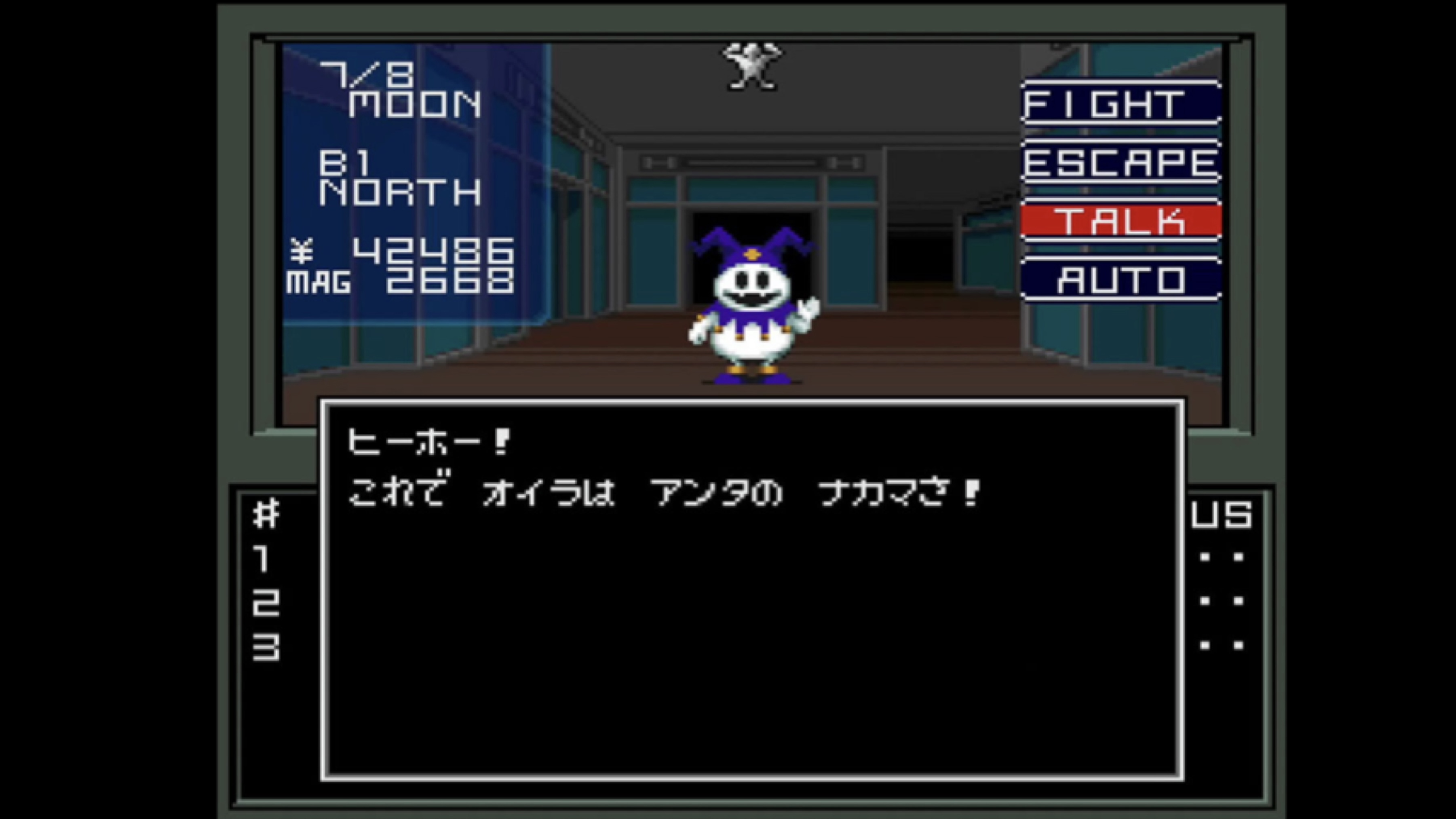
Task: Pick the highlighted TALK option
Action: coord(1121,221)
